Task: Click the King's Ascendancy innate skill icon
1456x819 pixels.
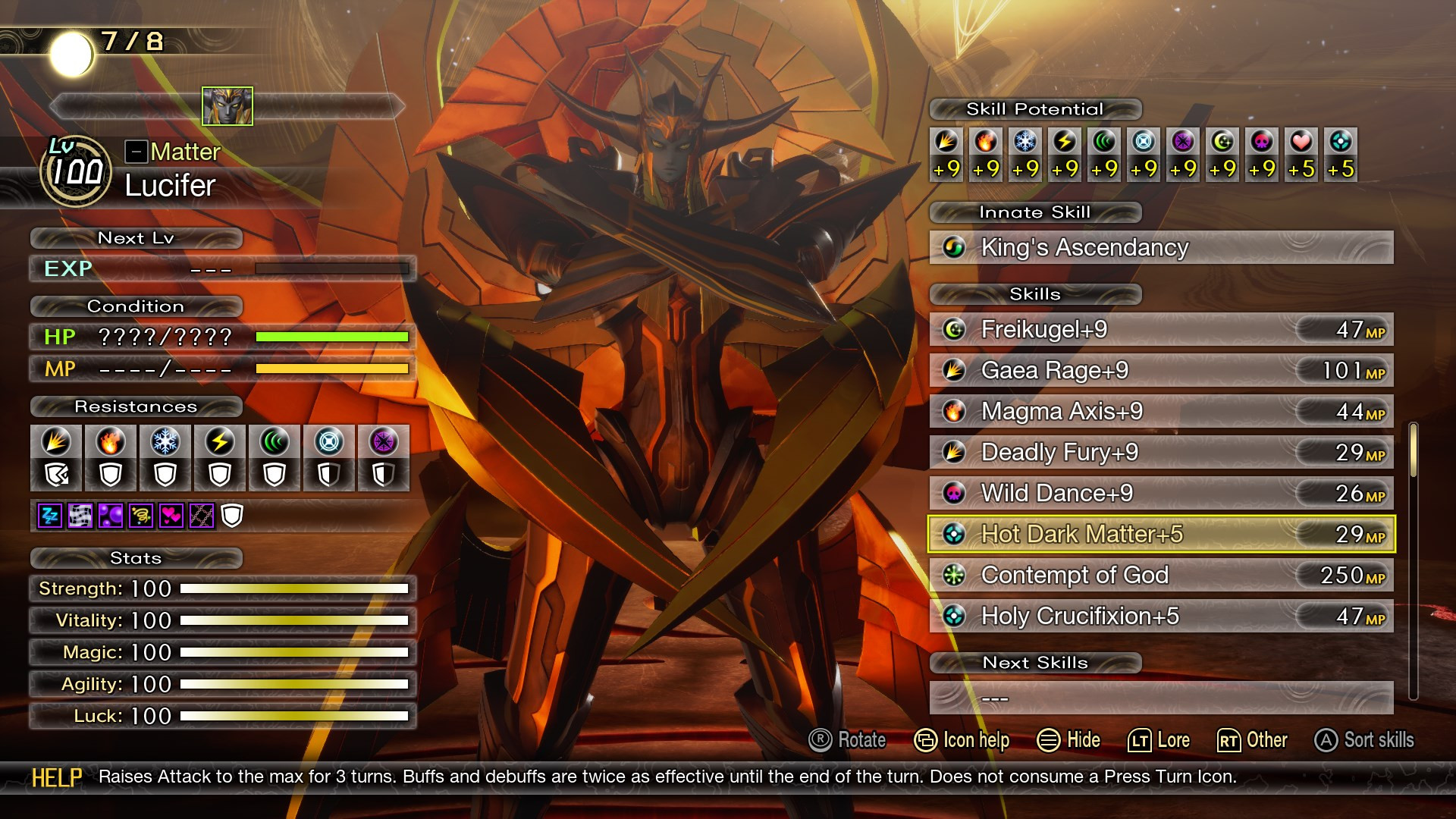Action: (x=953, y=247)
